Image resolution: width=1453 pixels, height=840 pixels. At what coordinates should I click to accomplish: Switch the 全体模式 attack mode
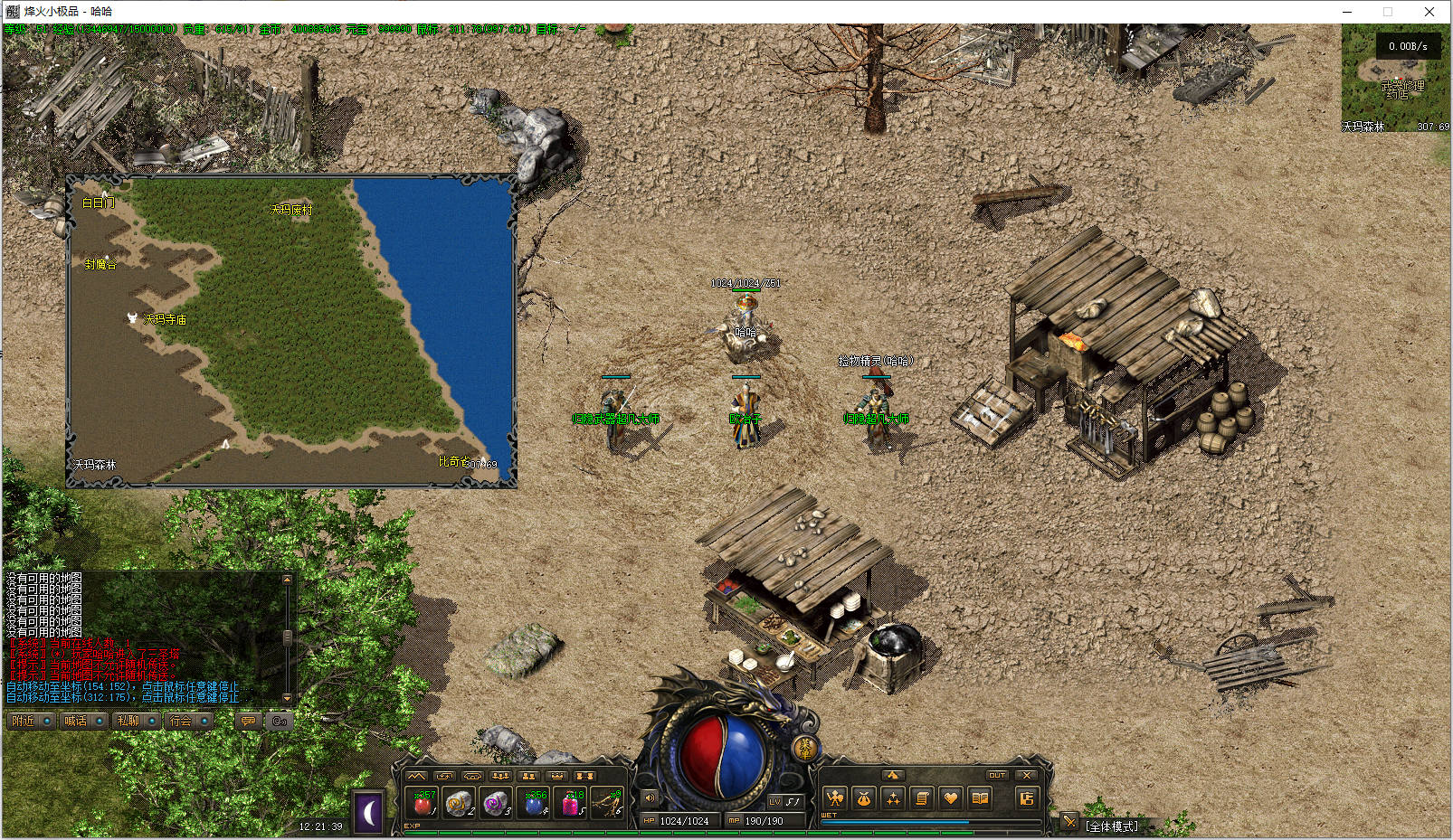1112,826
